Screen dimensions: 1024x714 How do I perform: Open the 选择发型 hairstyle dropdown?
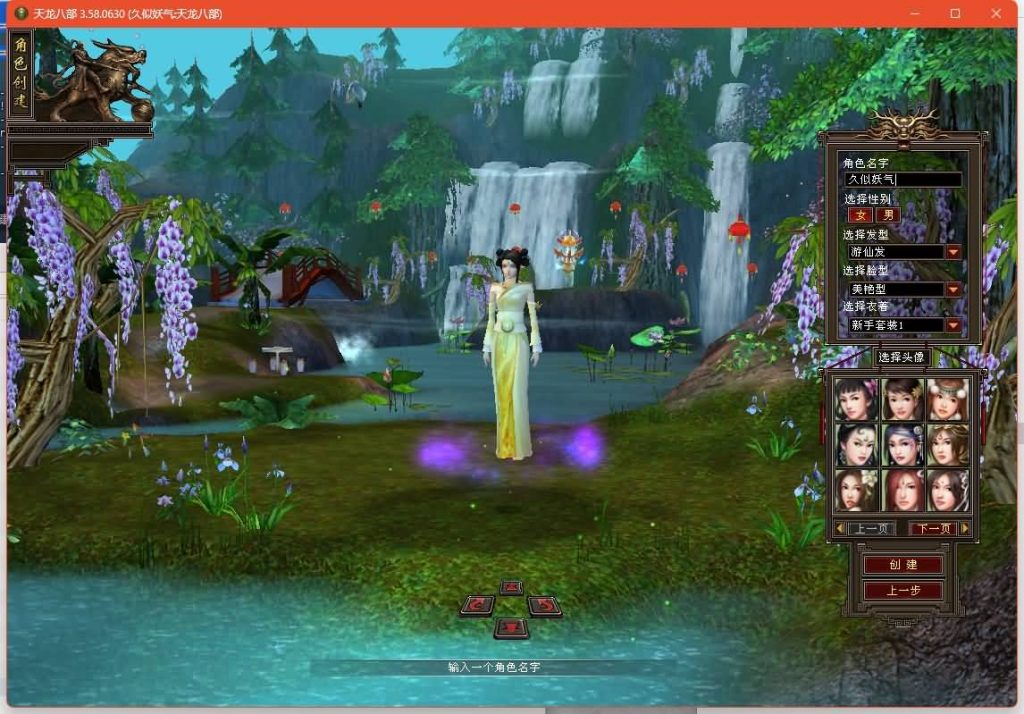click(x=953, y=252)
